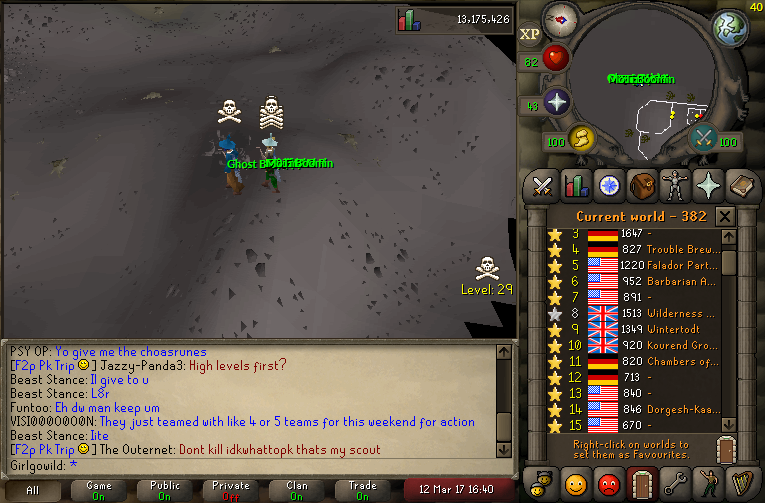The image size is (765, 503).
Task: Open the Combat Options crossed swords tab
Action: (543, 185)
